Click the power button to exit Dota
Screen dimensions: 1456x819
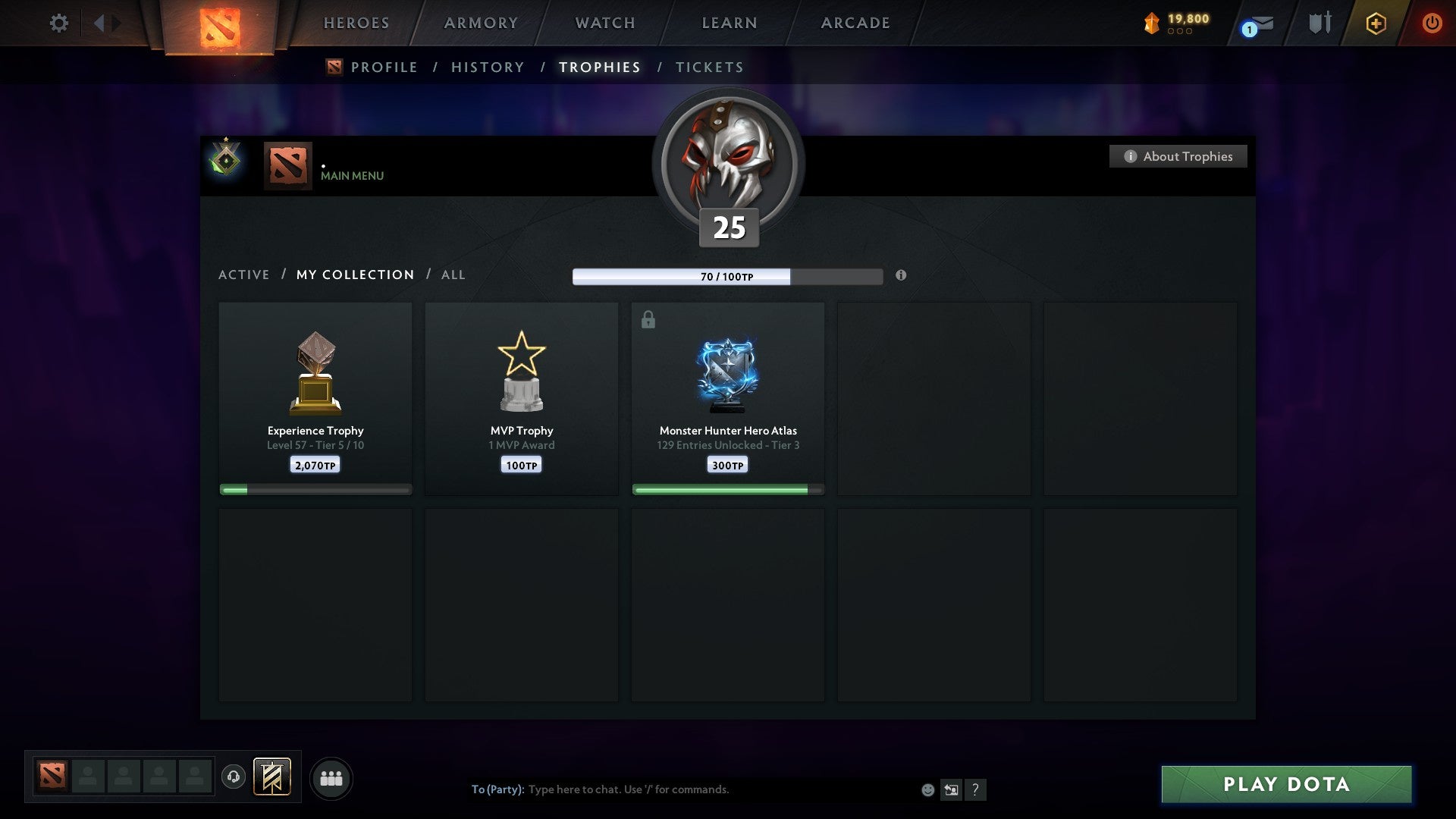click(x=1433, y=23)
